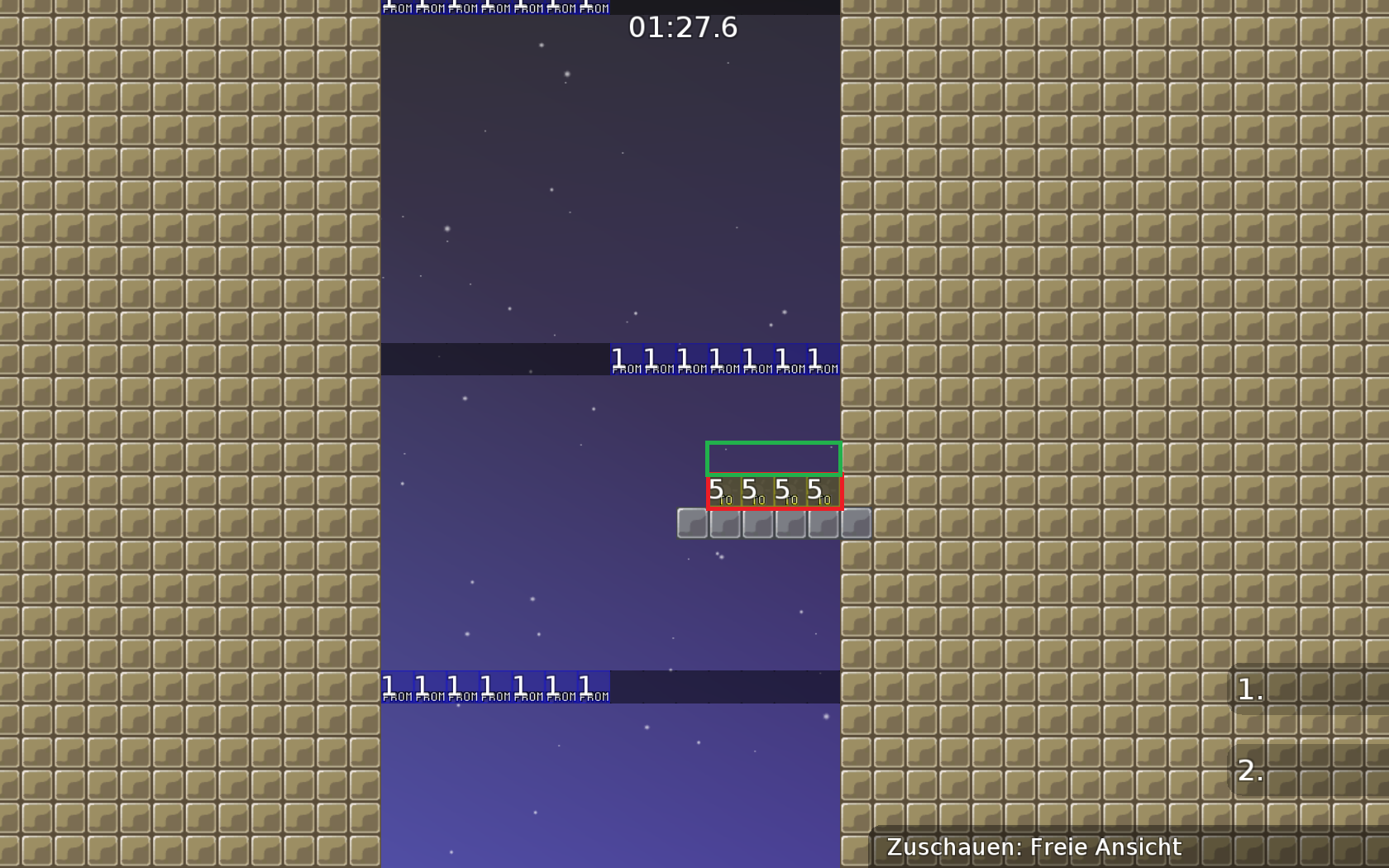The image size is (1389, 868).
Task: Click the "01:27.6" timer display
Action: (x=685, y=27)
